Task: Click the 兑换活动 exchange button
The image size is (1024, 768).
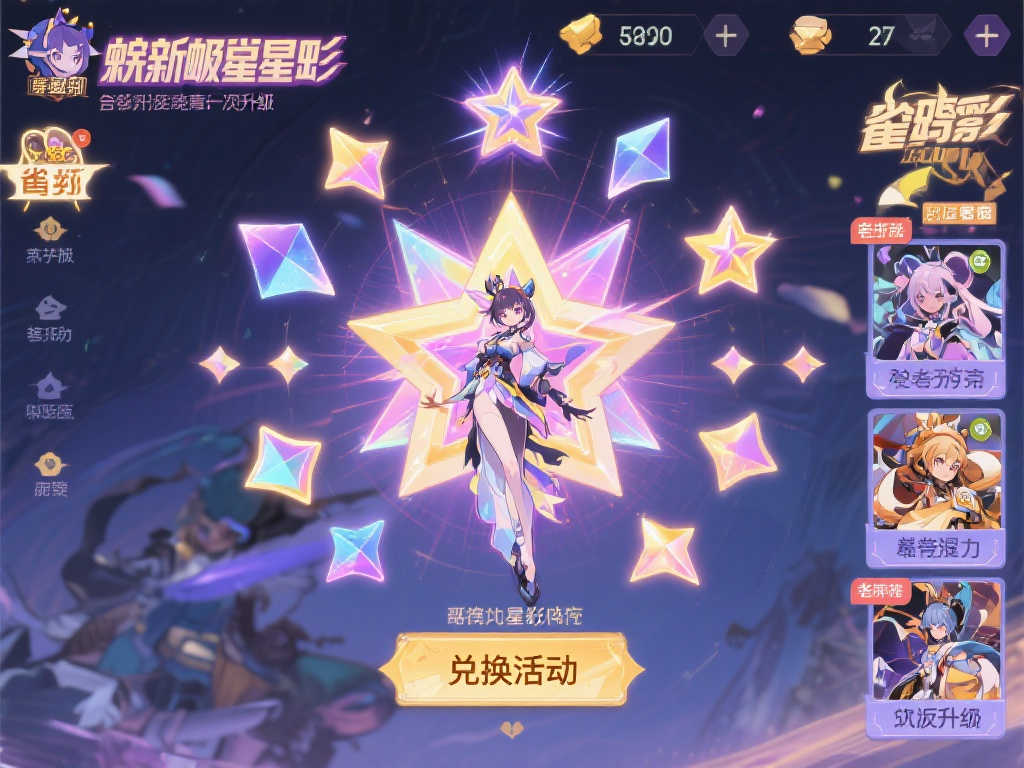Action: click(512, 669)
